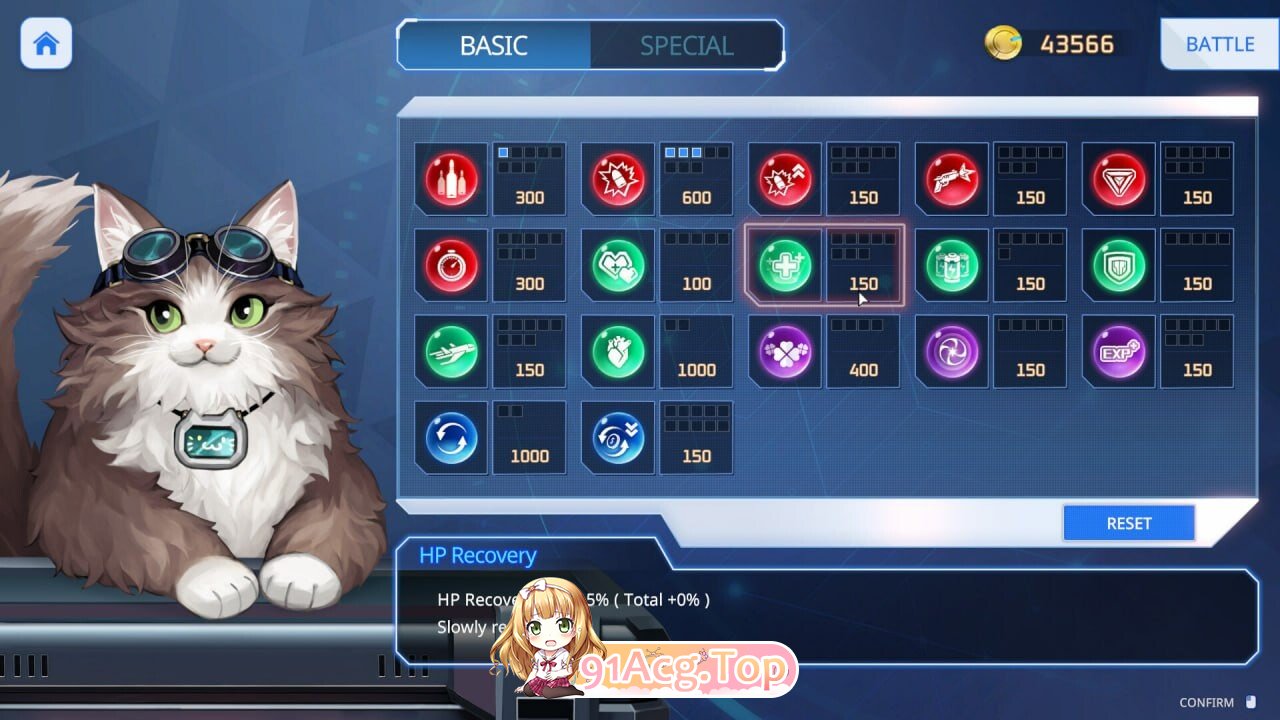Click the purple pinwheel upgrade icon
The height and width of the screenshot is (720, 1280).
951,352
